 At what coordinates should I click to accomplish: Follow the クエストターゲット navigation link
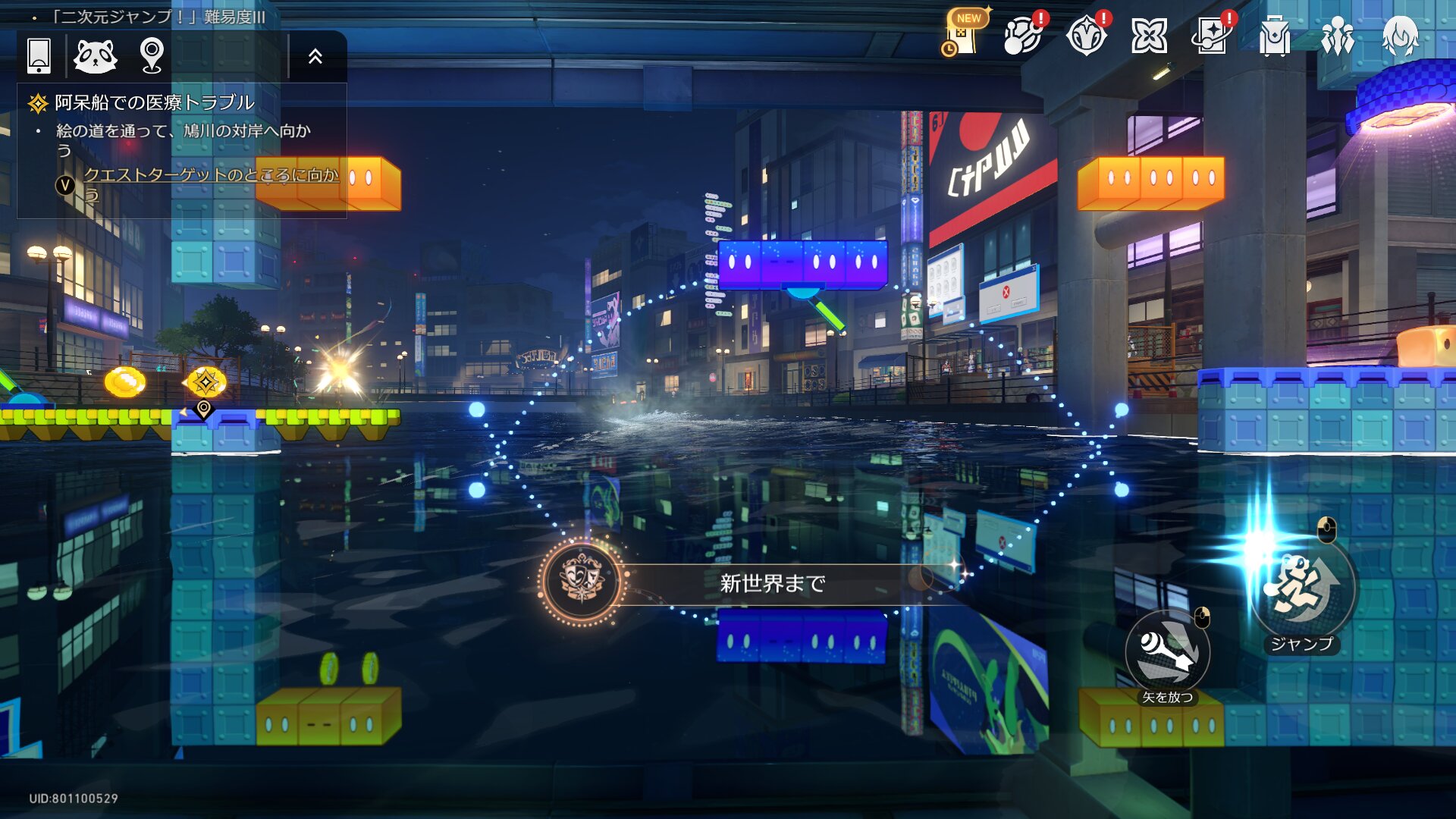210,175
